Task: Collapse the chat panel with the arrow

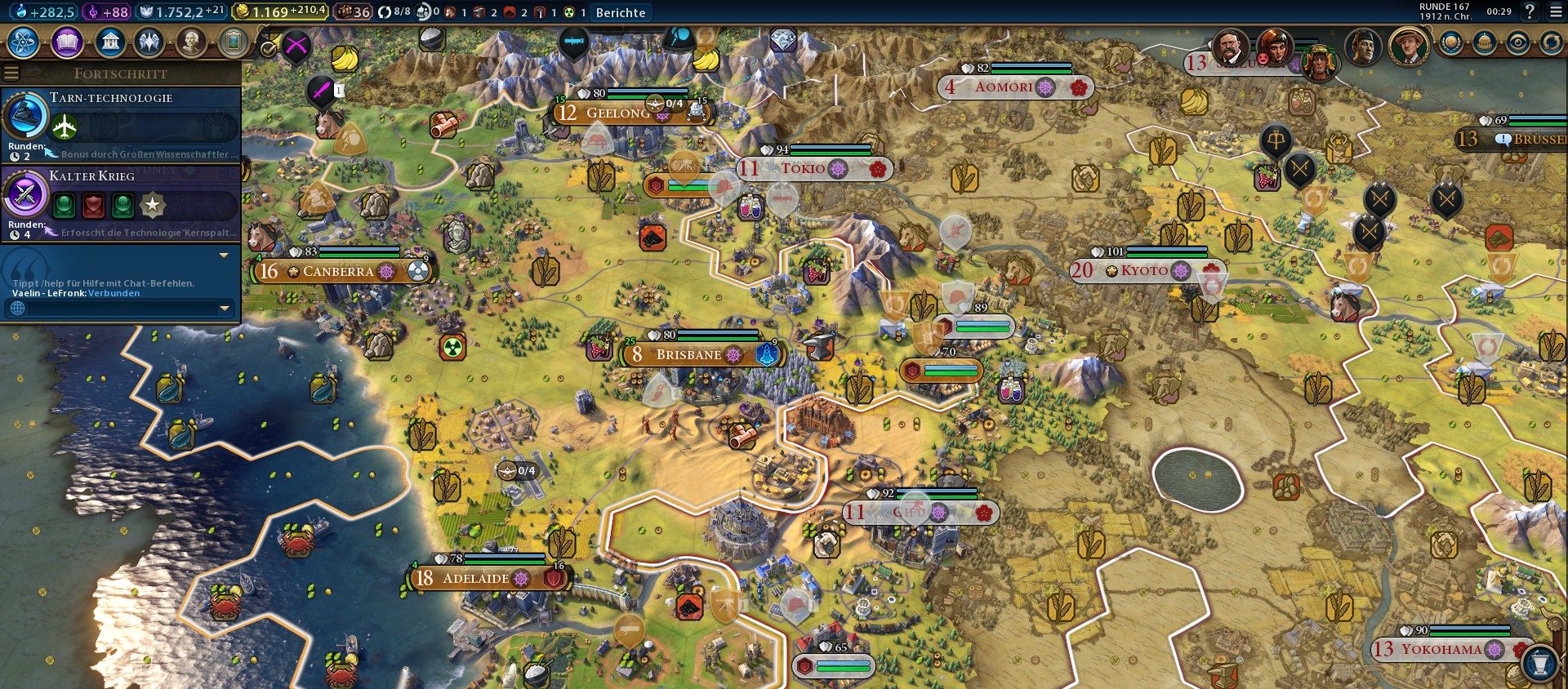Action: tap(224, 256)
